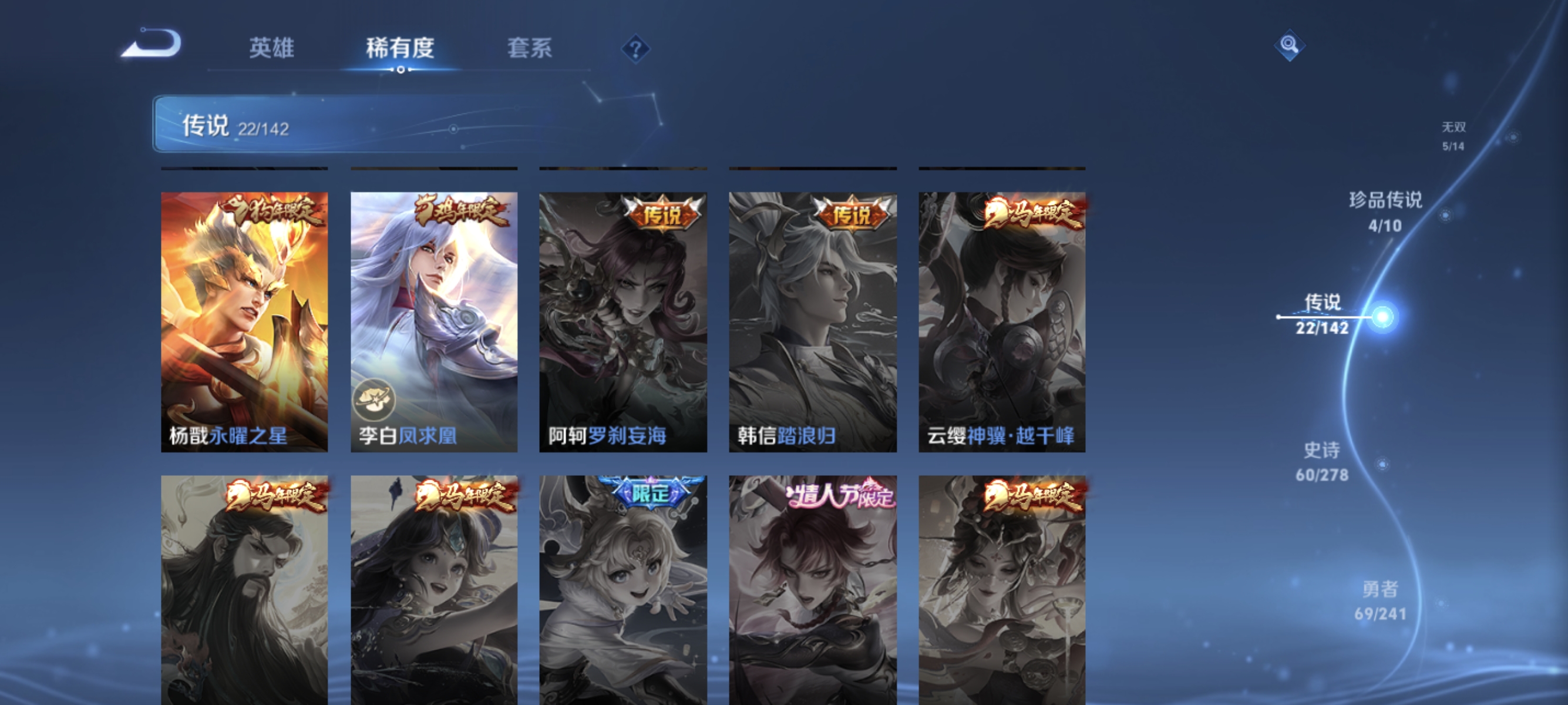The height and width of the screenshot is (705, 1568).
Task: Click the 凤求凰 skin name text
Action: (x=428, y=437)
